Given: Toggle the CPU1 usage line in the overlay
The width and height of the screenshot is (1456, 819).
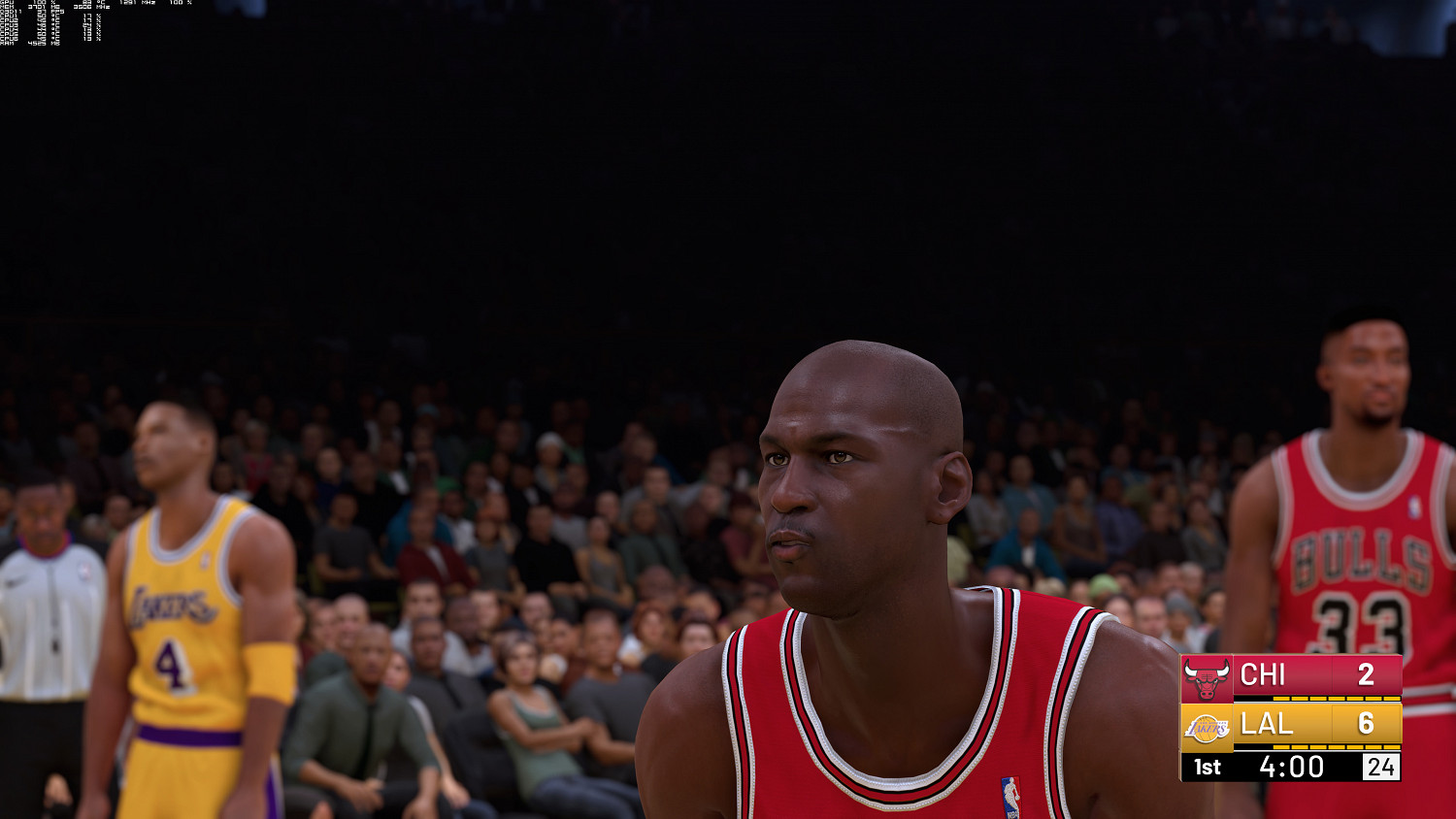Looking at the screenshot, I should point(12,16).
